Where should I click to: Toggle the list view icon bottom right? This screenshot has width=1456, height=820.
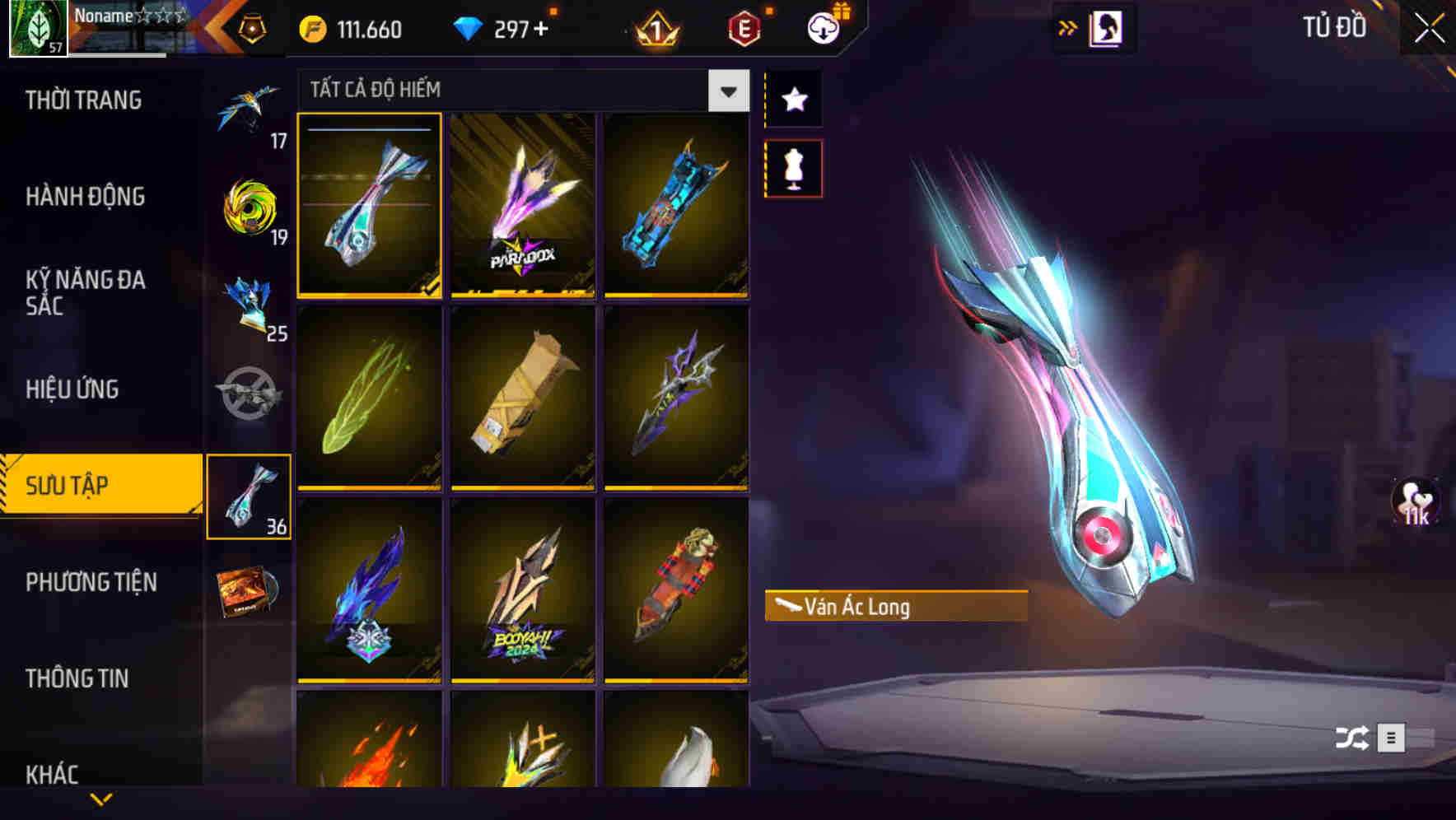(1393, 738)
